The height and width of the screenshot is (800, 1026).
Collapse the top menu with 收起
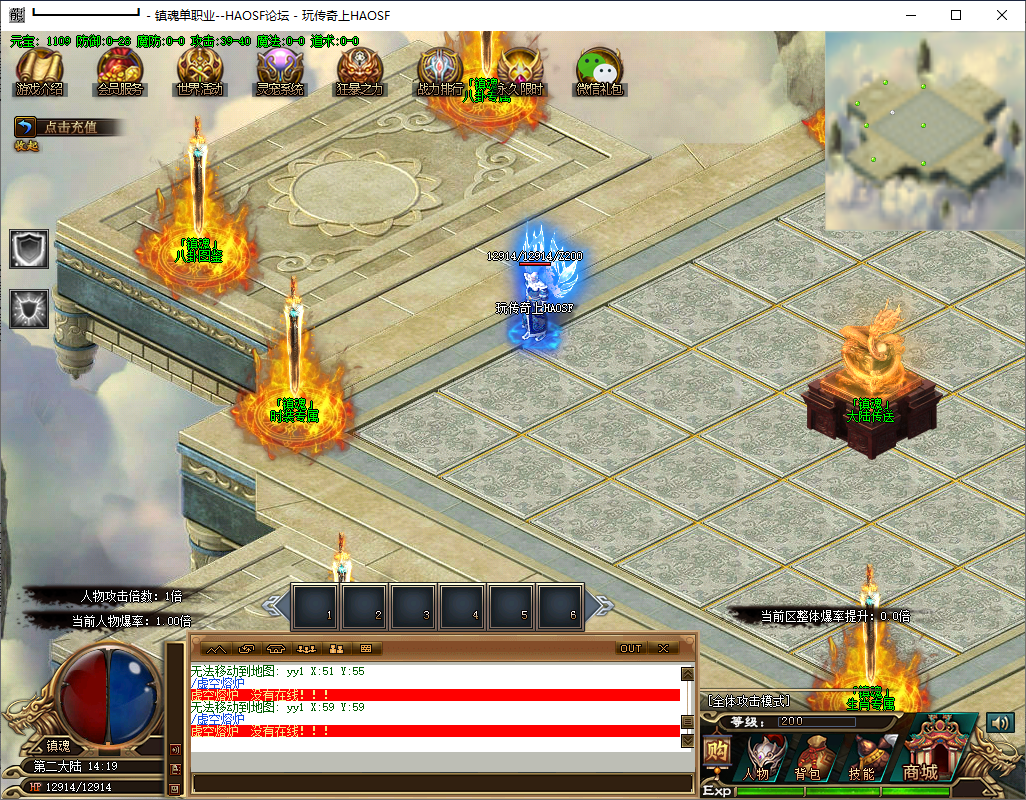pyautogui.click(x=26, y=146)
